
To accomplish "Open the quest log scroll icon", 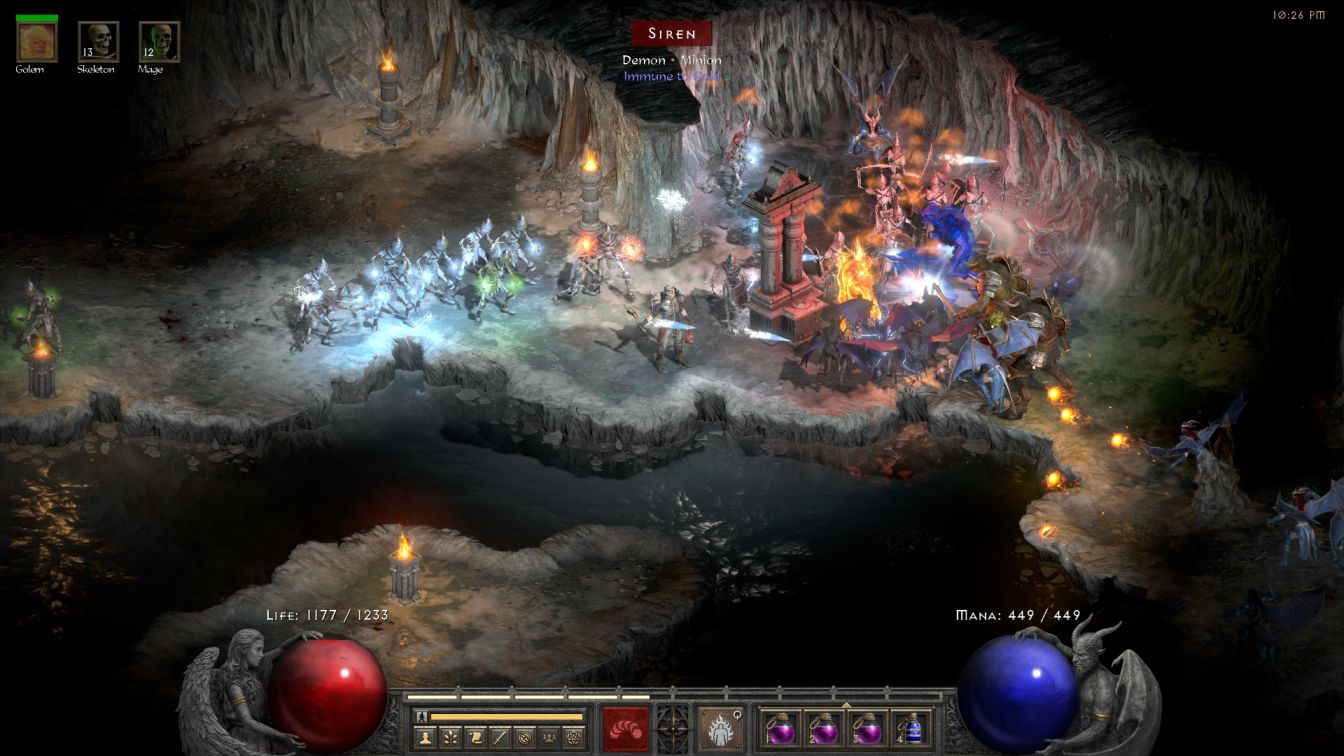I will [x=476, y=737].
